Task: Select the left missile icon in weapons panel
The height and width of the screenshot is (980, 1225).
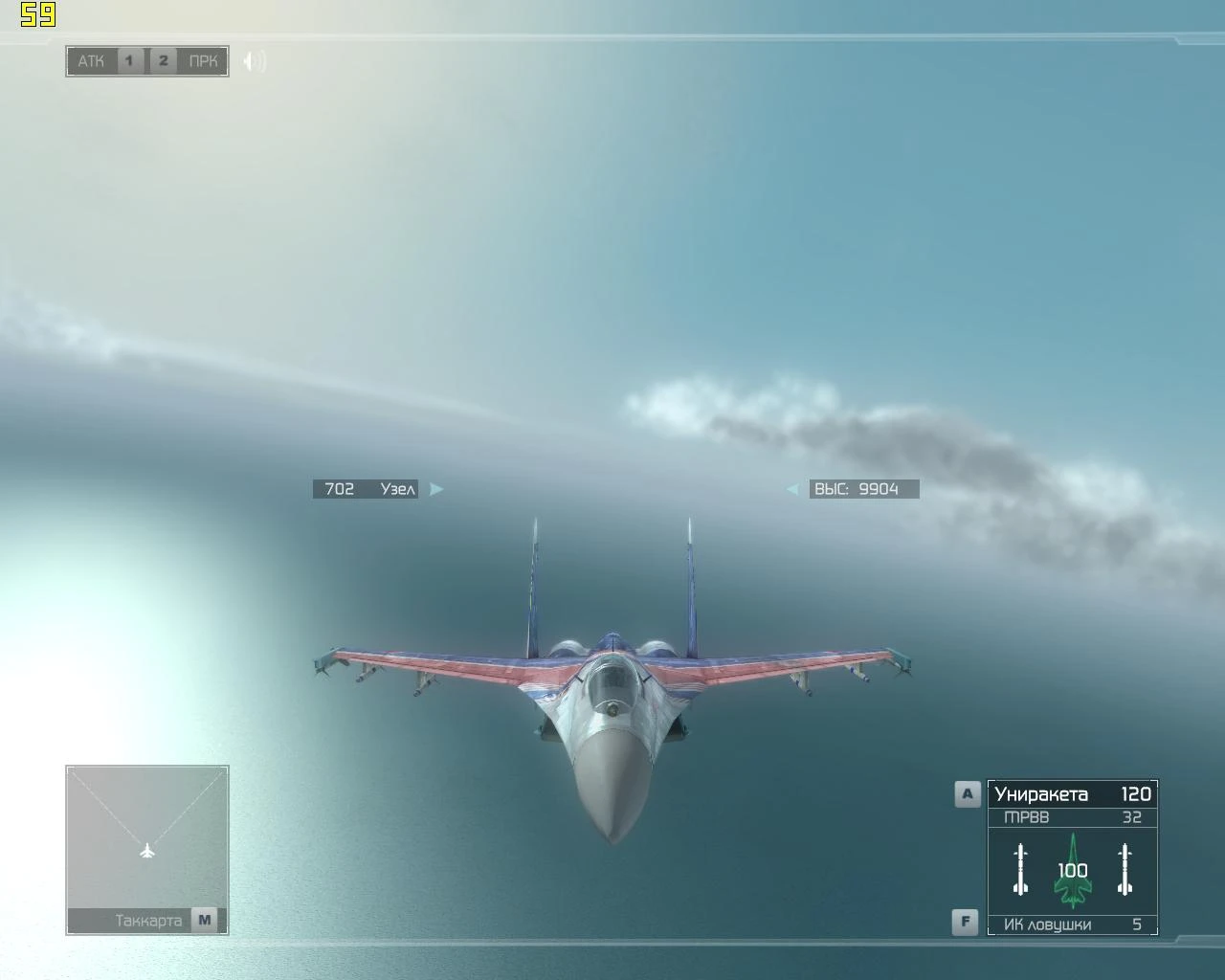Action: pyautogui.click(x=1019, y=869)
